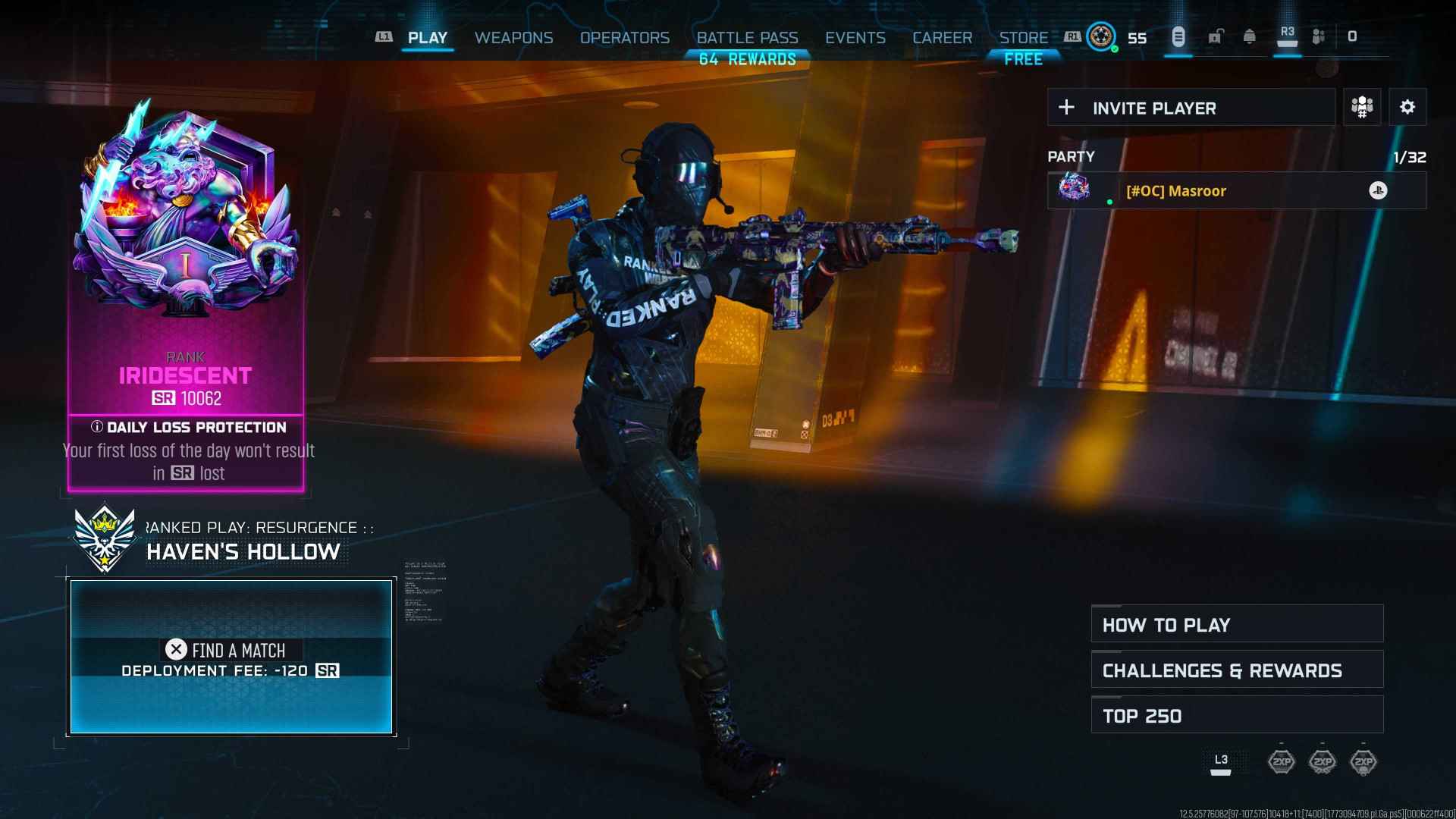Click the COD Points balance icon showing 0

1353,36
